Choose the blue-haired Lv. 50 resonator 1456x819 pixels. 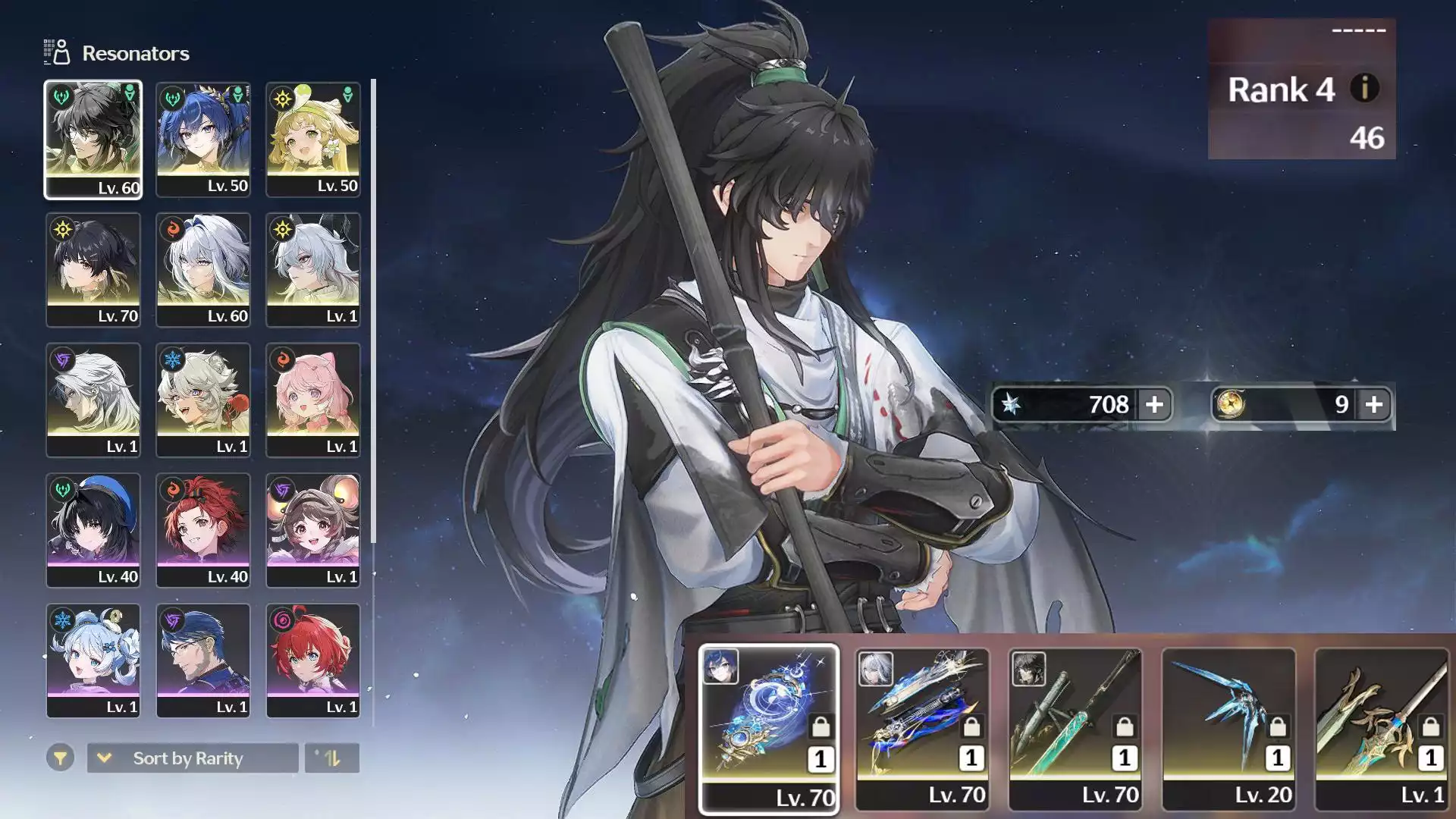click(203, 140)
